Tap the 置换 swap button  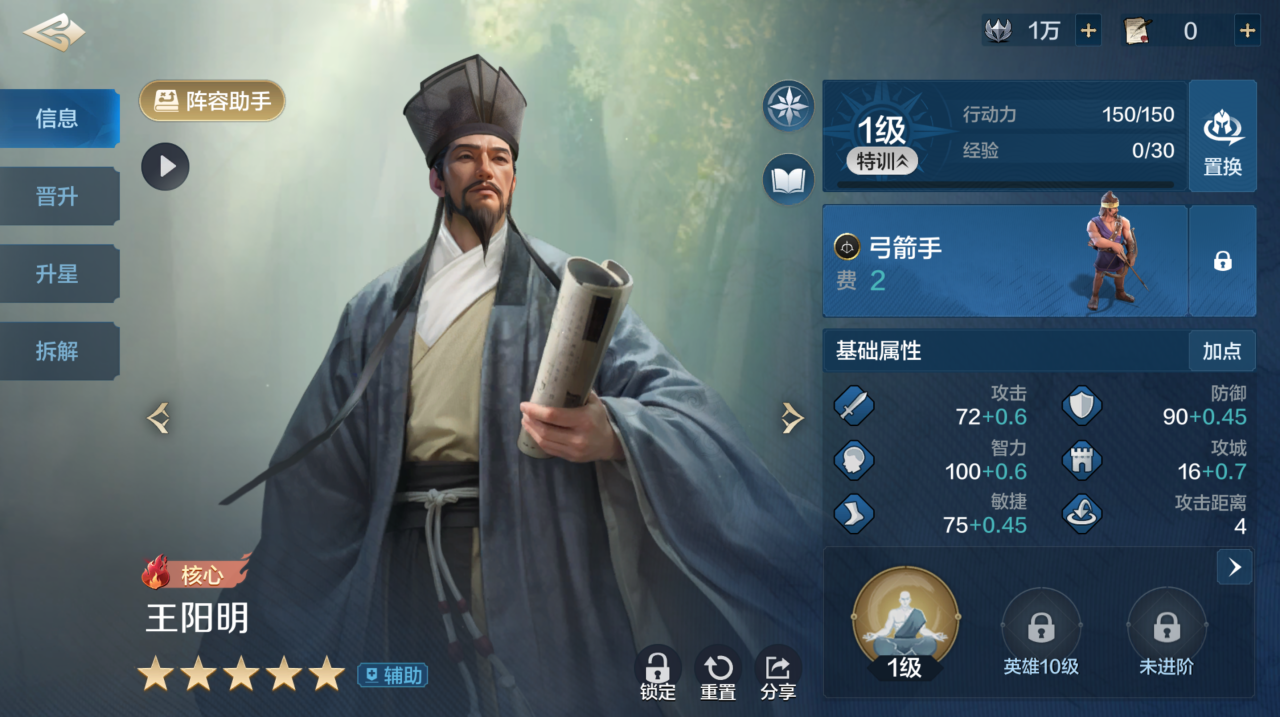(x=1222, y=136)
